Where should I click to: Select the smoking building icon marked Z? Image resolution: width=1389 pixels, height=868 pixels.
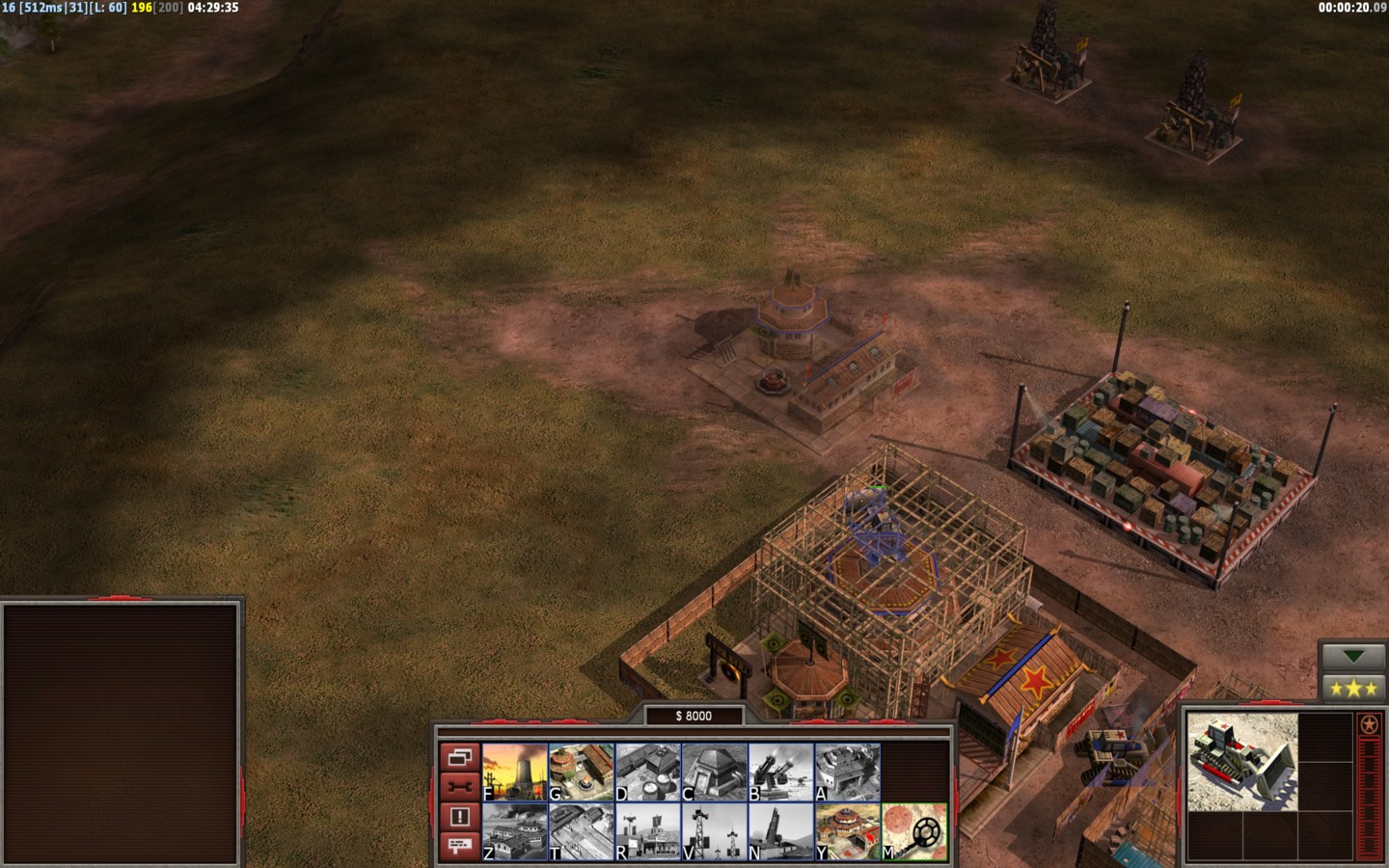(515, 831)
